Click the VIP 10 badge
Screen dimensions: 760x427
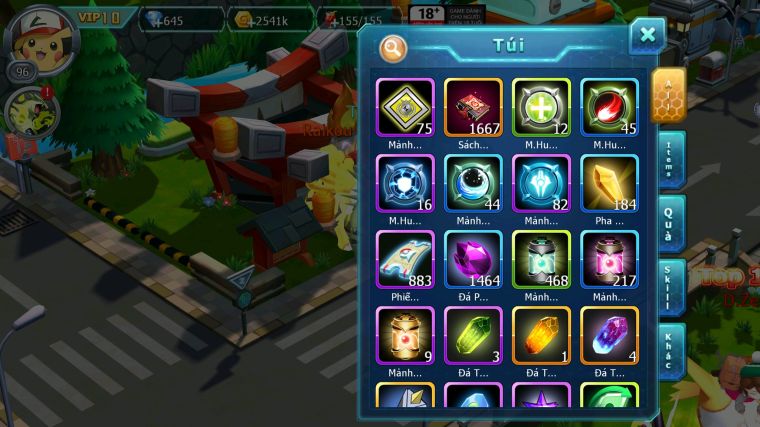click(x=99, y=18)
